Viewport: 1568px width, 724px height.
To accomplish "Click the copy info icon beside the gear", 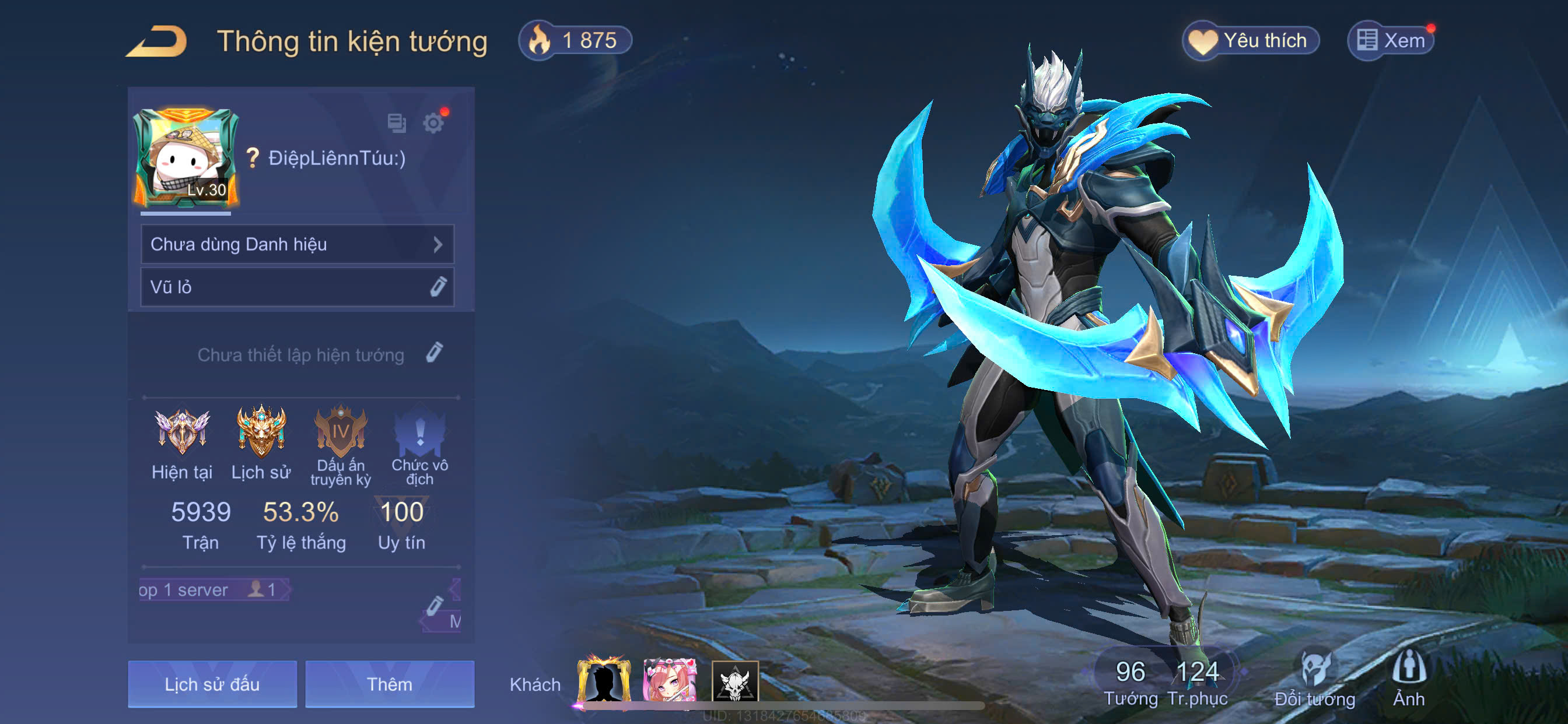I will [x=397, y=124].
